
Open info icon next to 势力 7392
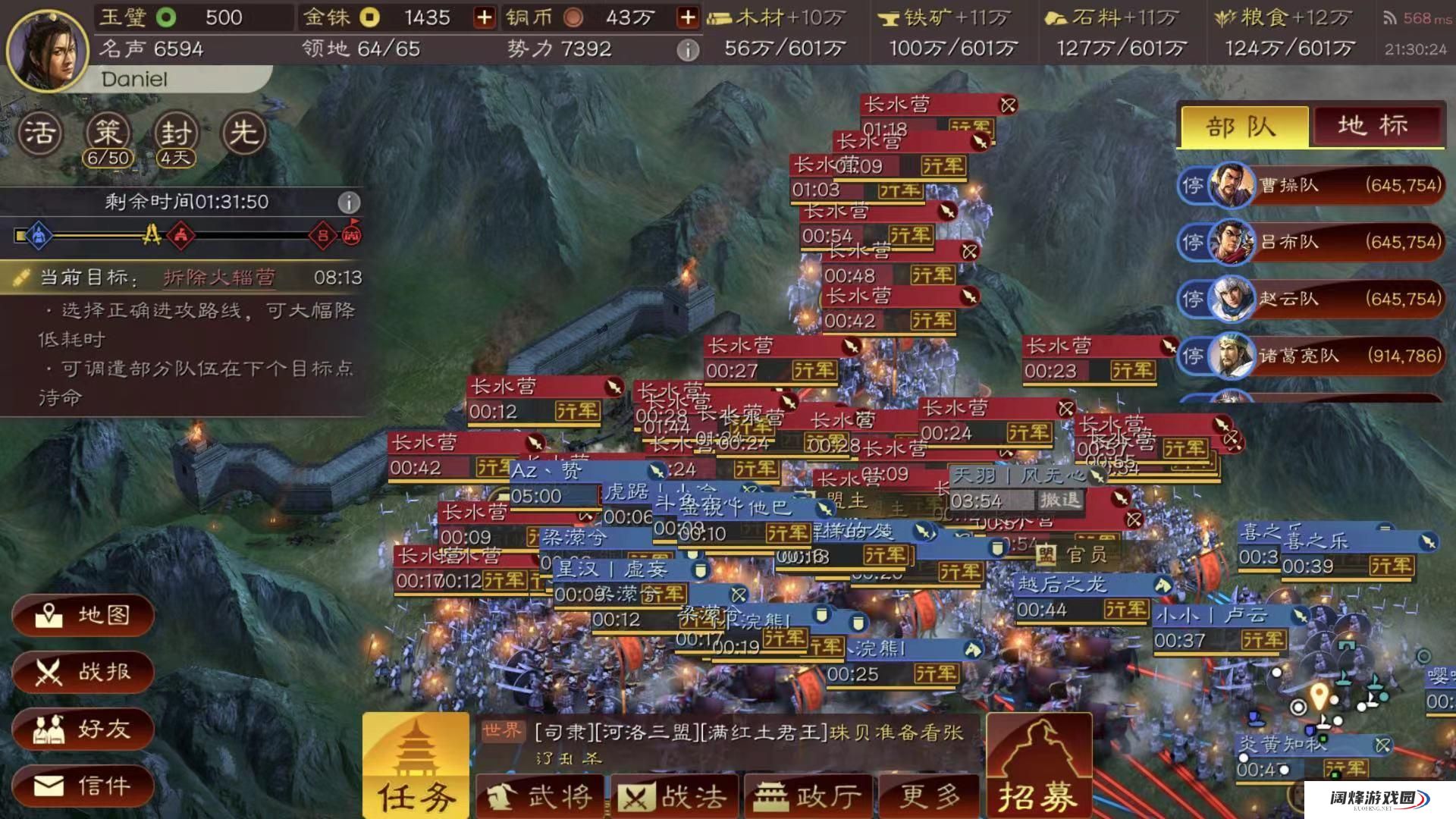[689, 48]
